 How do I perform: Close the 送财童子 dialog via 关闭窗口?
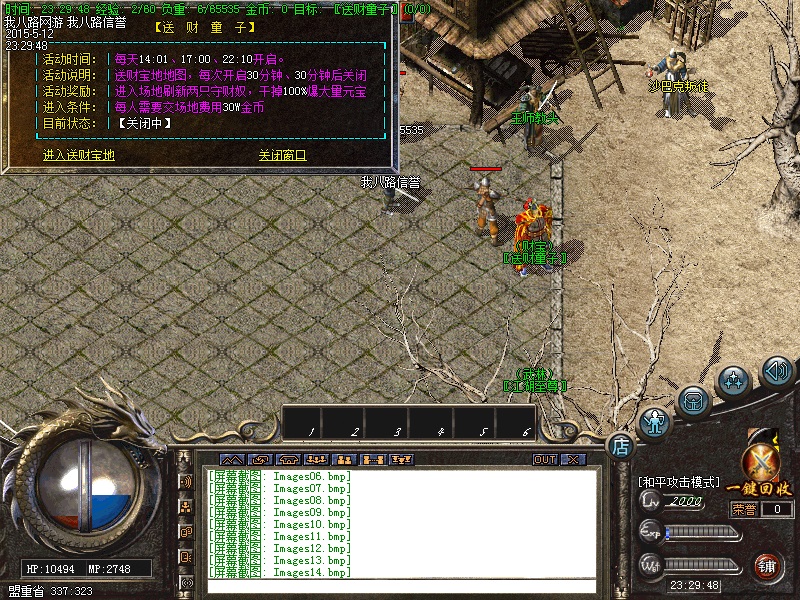[x=282, y=156]
